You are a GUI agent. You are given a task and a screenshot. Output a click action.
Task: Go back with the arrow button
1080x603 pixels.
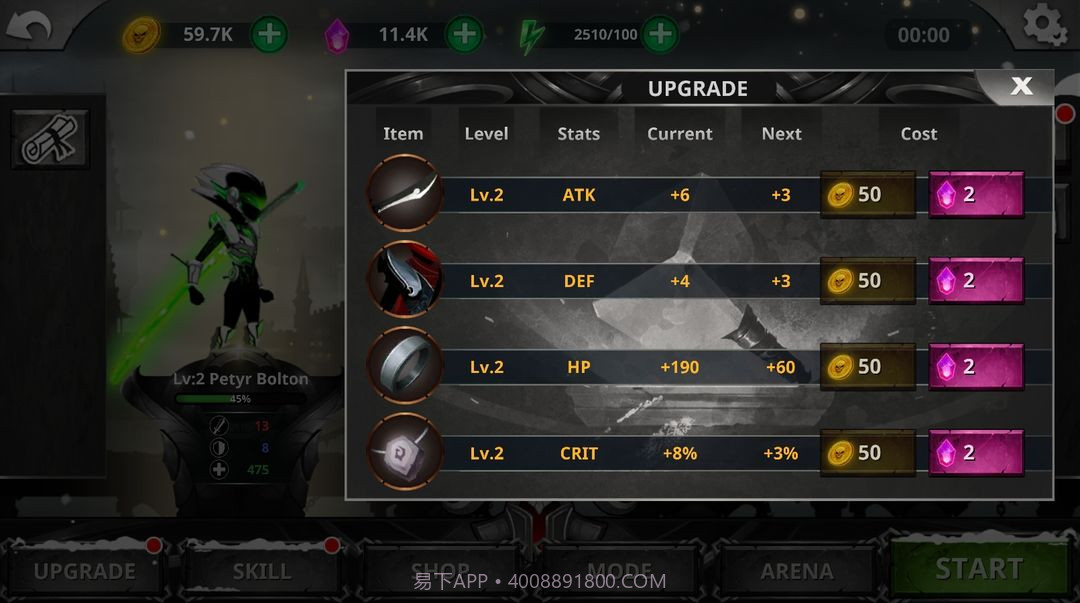[28, 28]
